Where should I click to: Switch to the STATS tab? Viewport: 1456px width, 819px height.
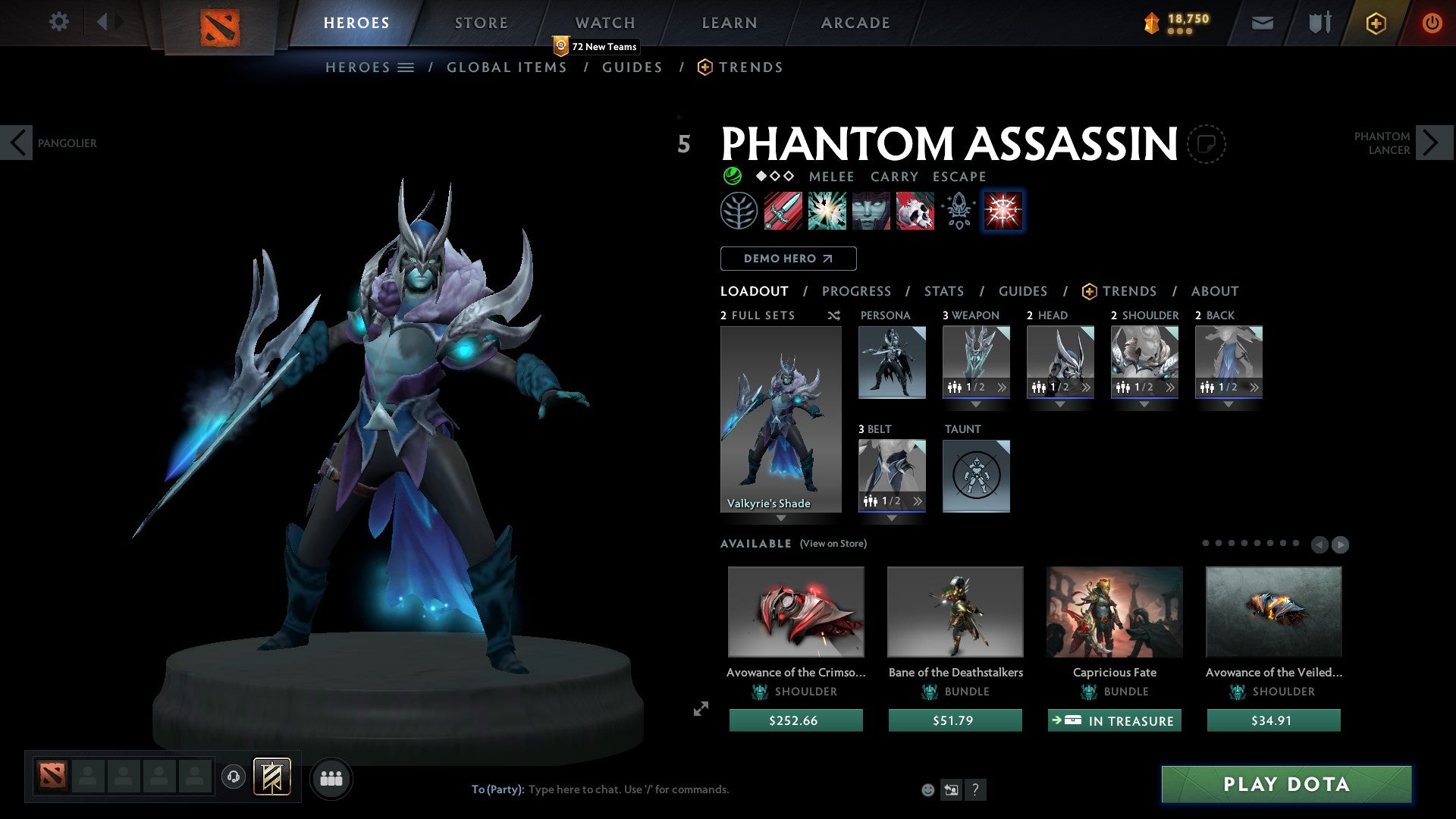(x=943, y=290)
